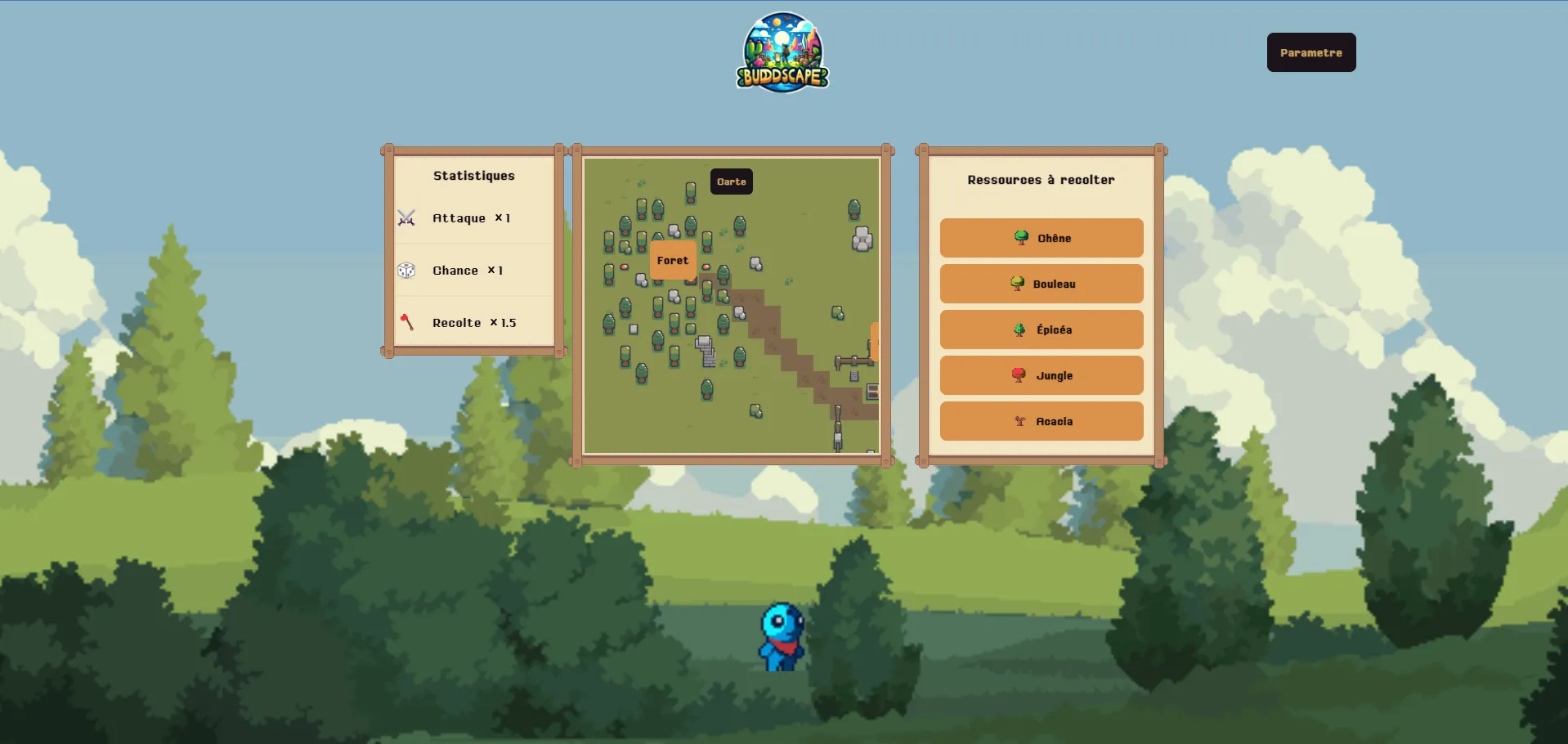Viewport: 1568px width, 744px height.
Task: Click the blue character at the bottom
Action: [x=782, y=638]
